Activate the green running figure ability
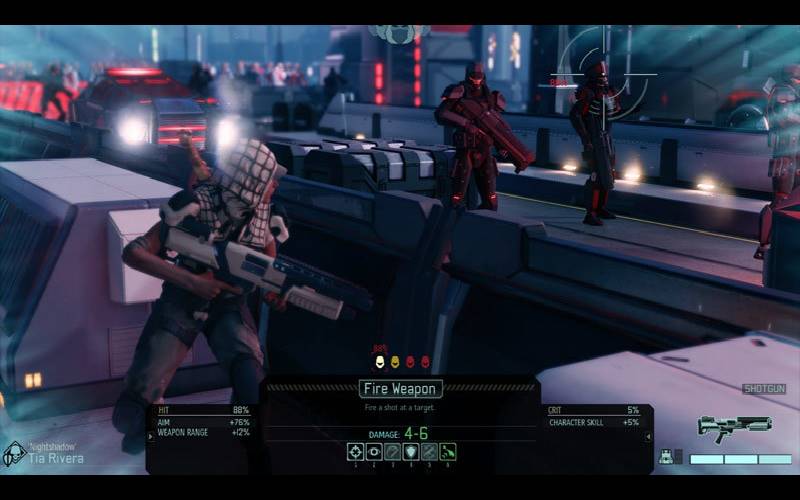This screenshot has height=500, width=800. [448, 452]
